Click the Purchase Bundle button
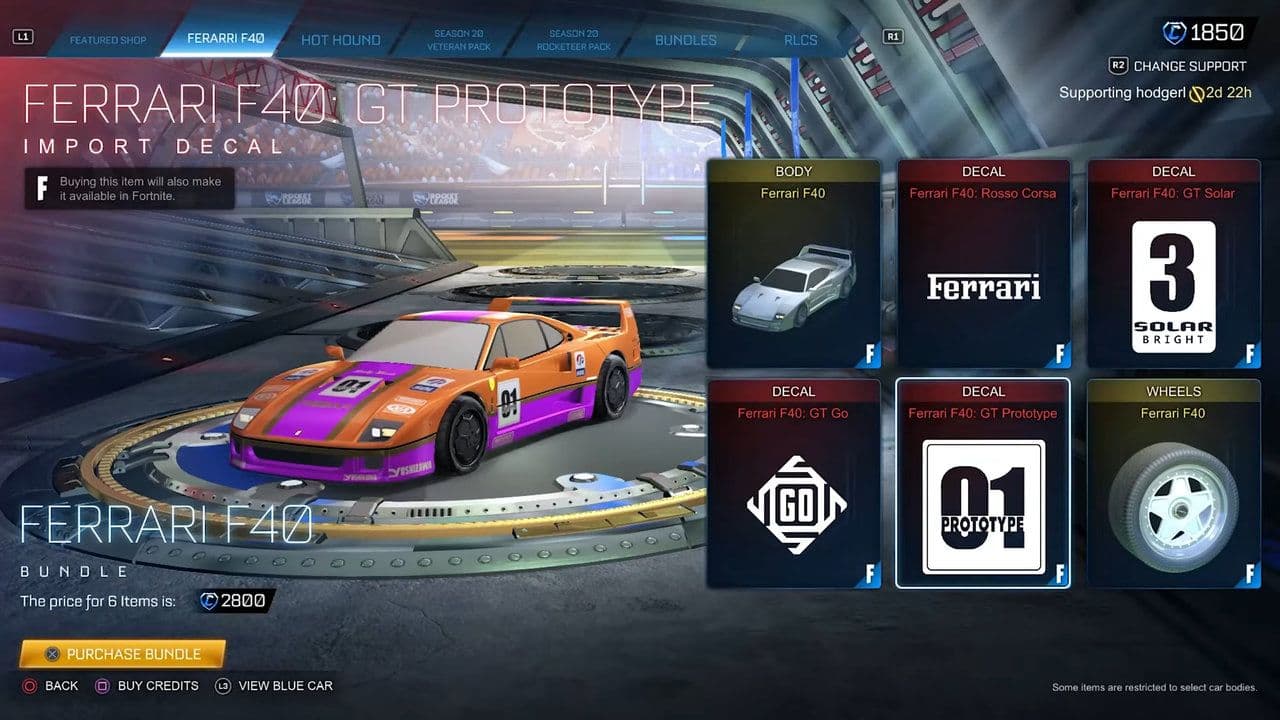The height and width of the screenshot is (720, 1280). click(122, 654)
